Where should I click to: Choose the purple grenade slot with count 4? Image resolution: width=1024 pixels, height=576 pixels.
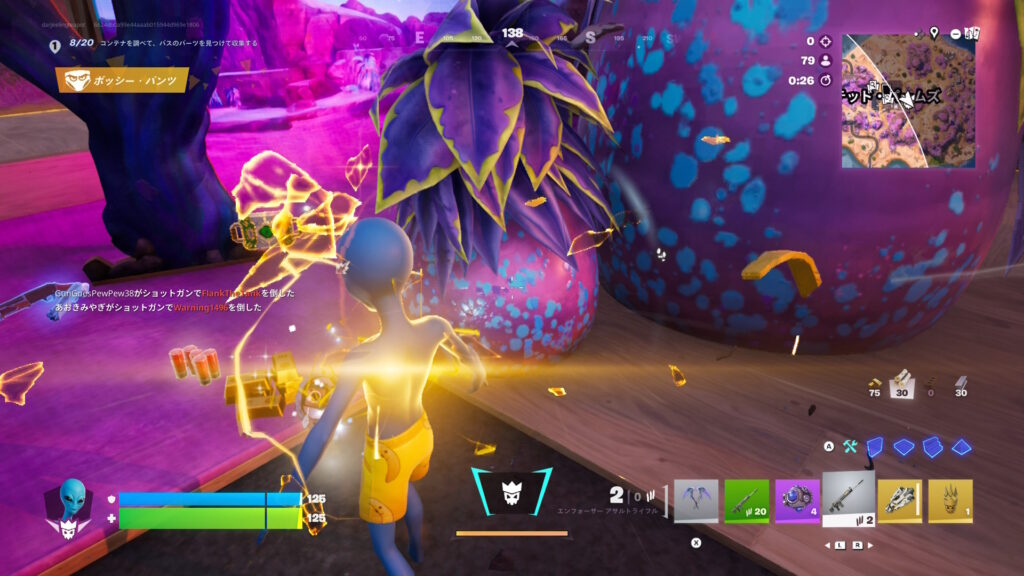coord(797,501)
